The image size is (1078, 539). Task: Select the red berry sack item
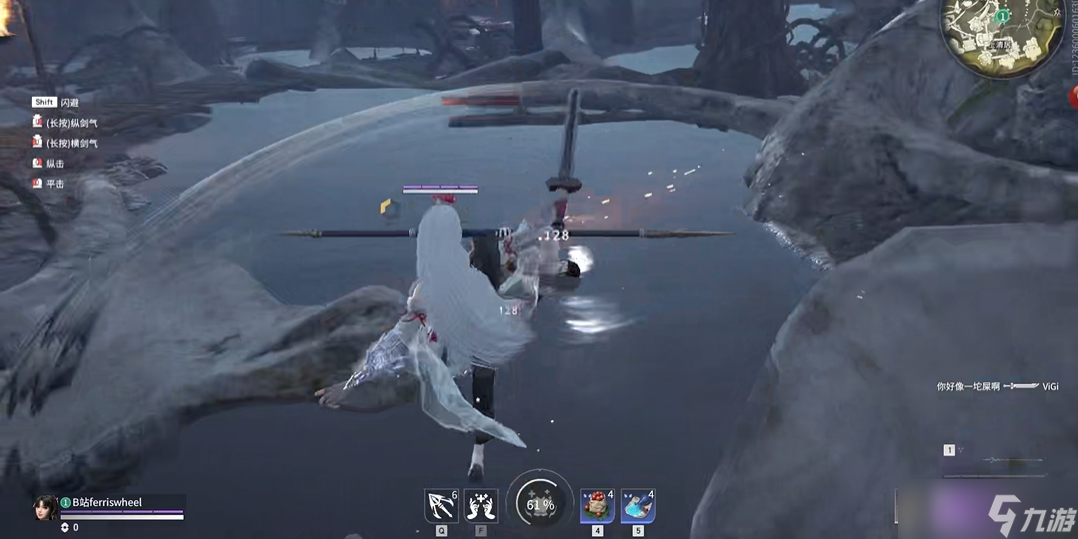(597, 506)
